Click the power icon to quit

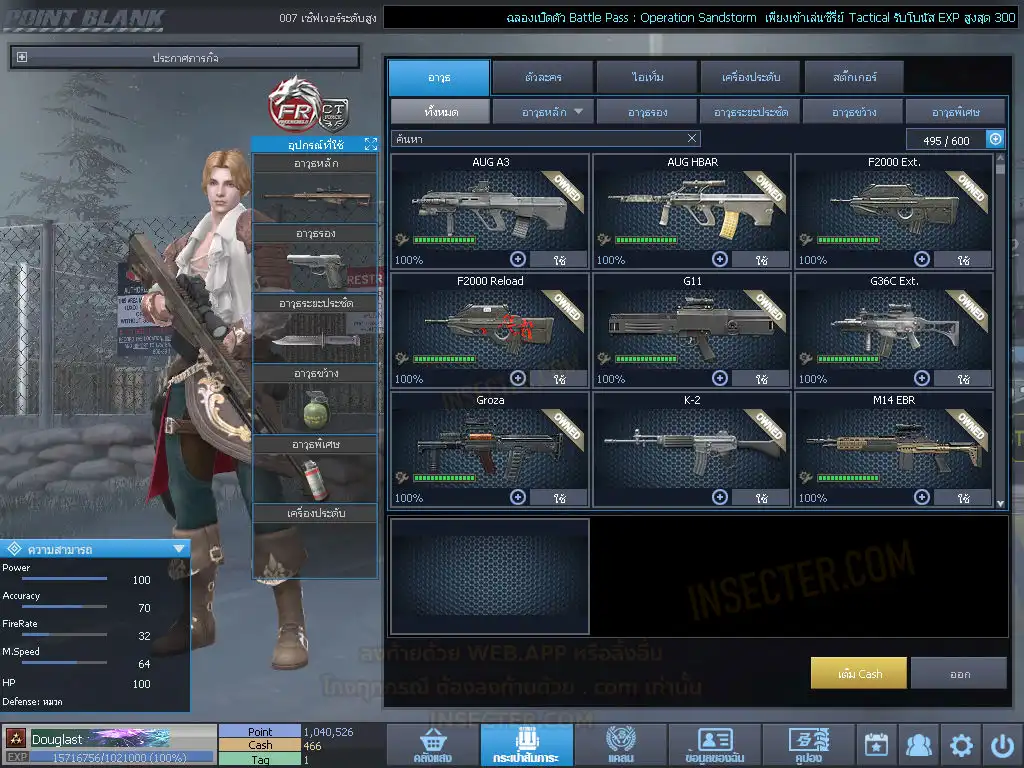(x=1002, y=745)
